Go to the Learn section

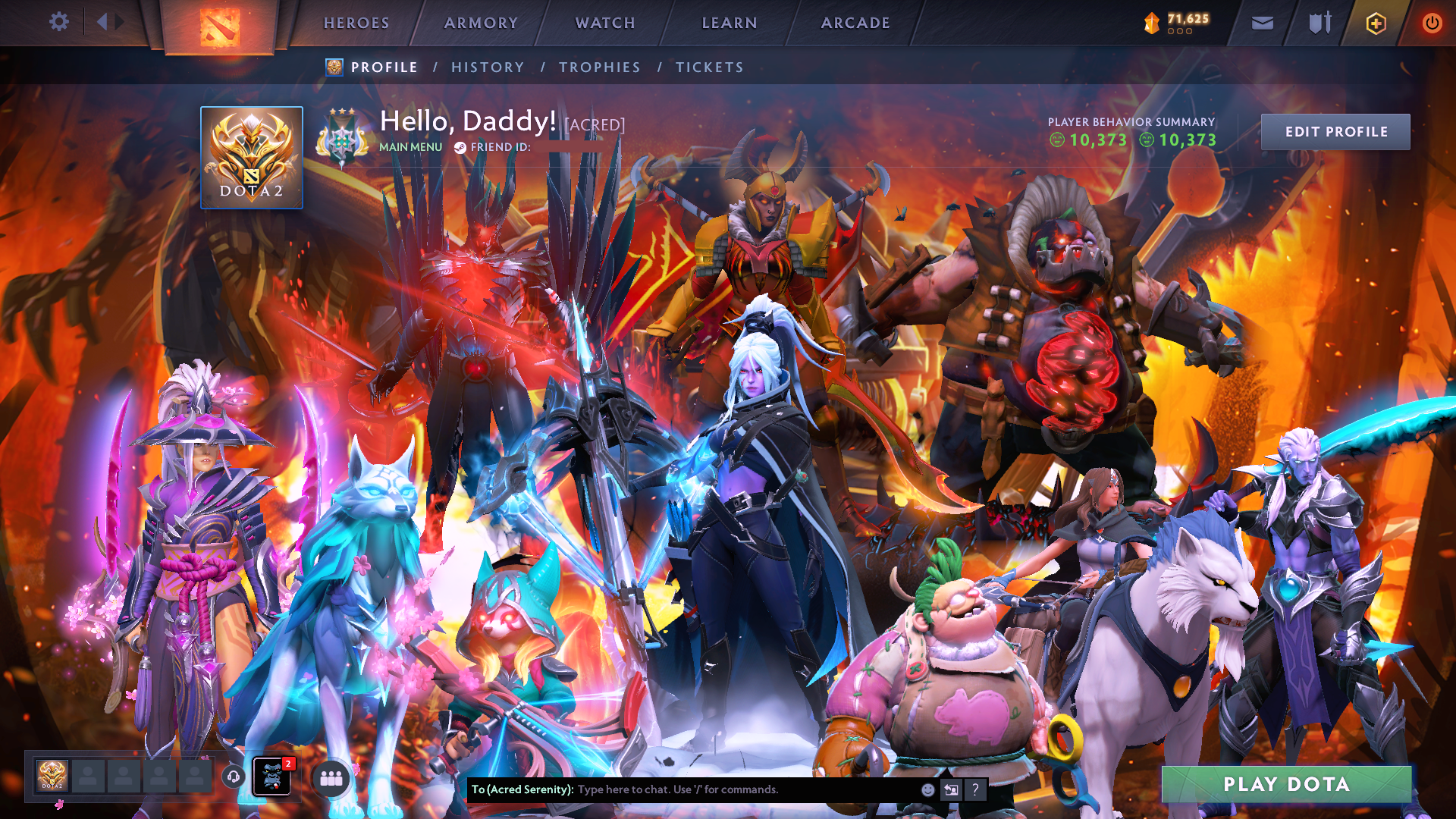[x=730, y=23]
